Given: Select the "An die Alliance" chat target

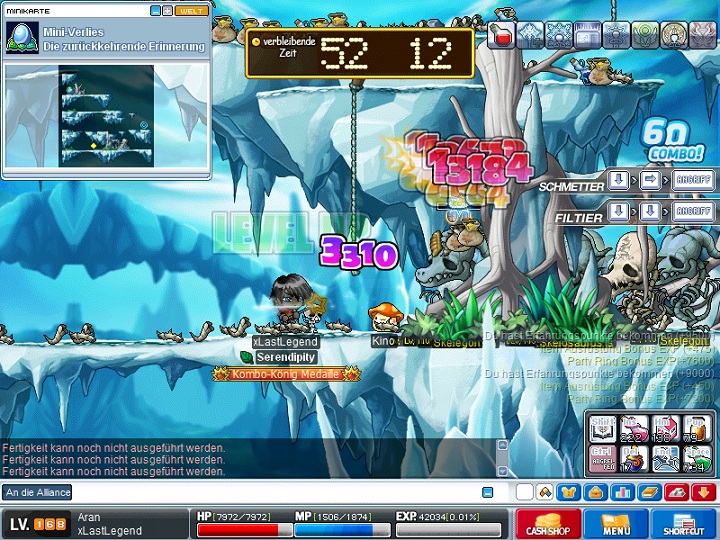Looking at the screenshot, I should coord(37,492).
